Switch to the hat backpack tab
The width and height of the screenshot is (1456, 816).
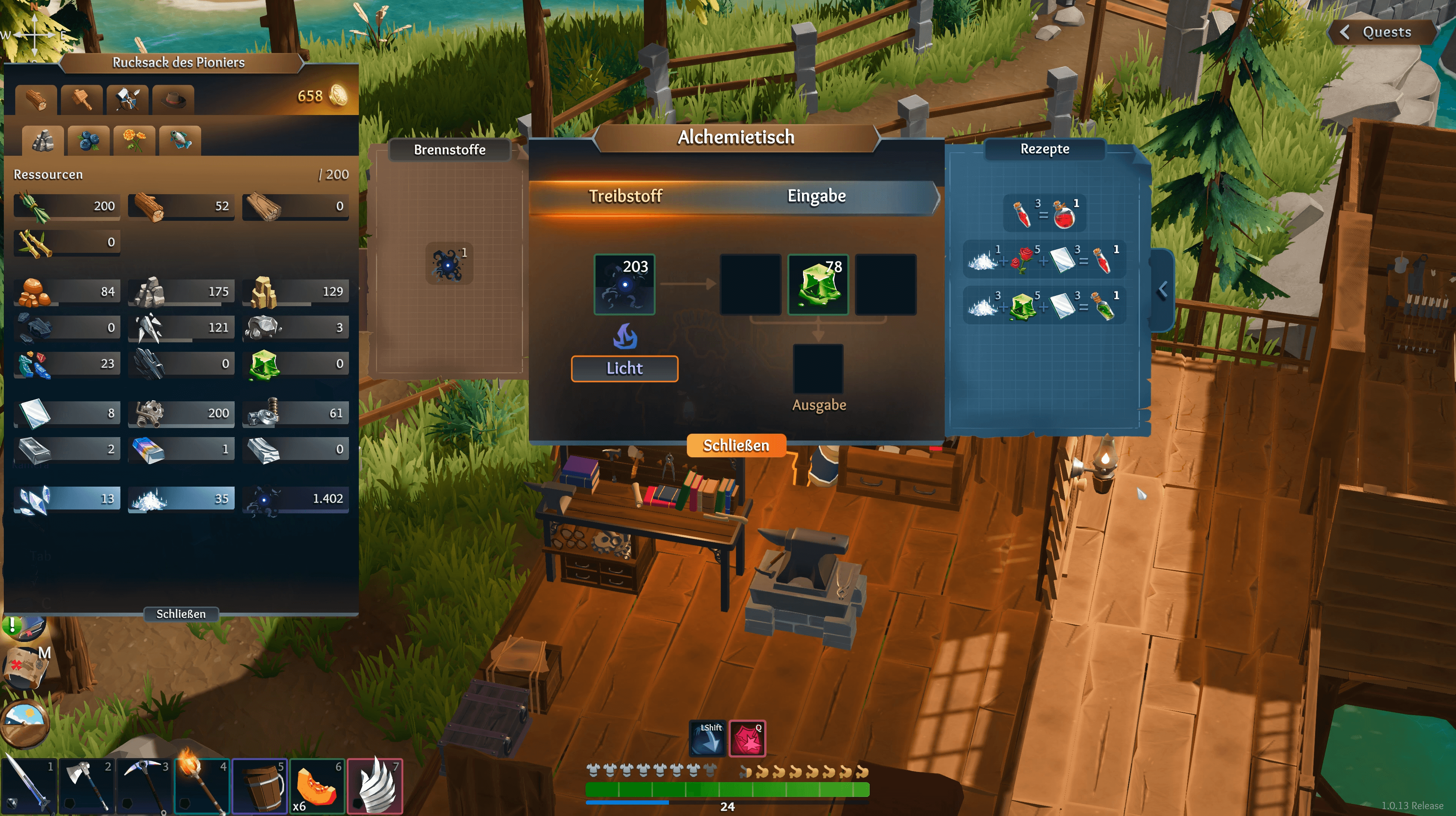pyautogui.click(x=173, y=100)
